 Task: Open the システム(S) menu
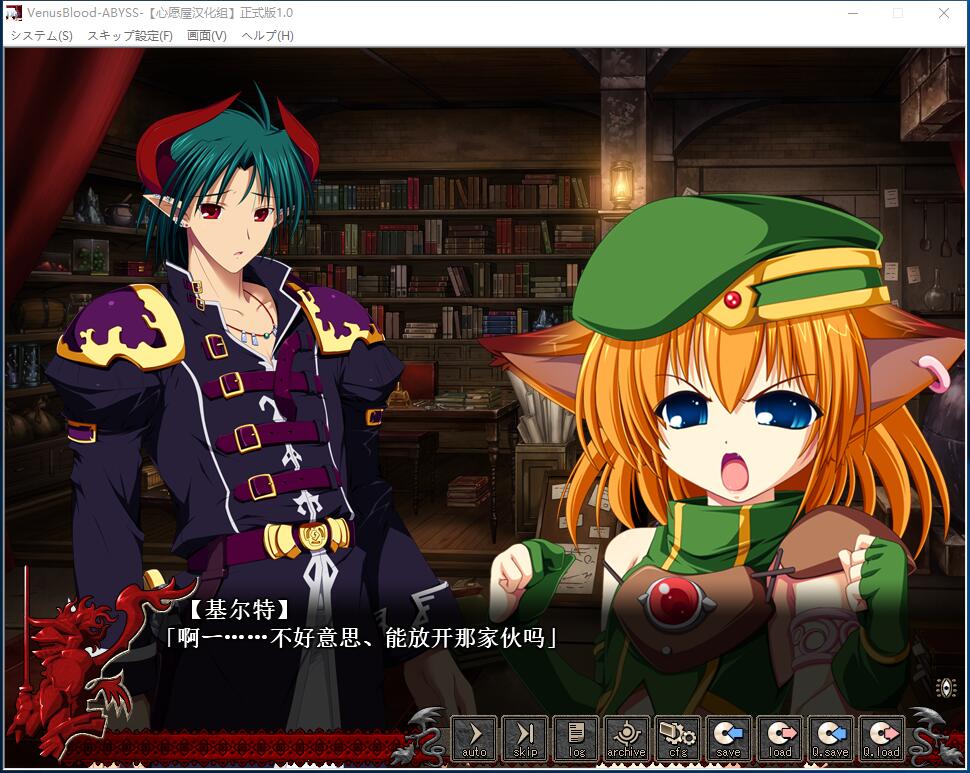[41, 36]
